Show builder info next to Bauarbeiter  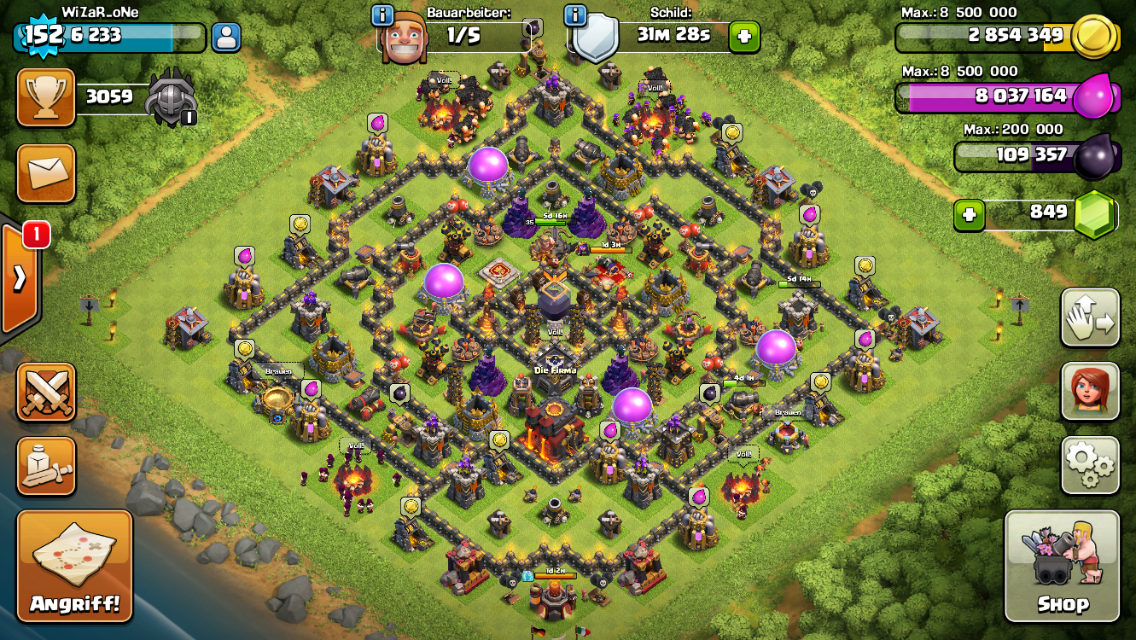pos(382,15)
